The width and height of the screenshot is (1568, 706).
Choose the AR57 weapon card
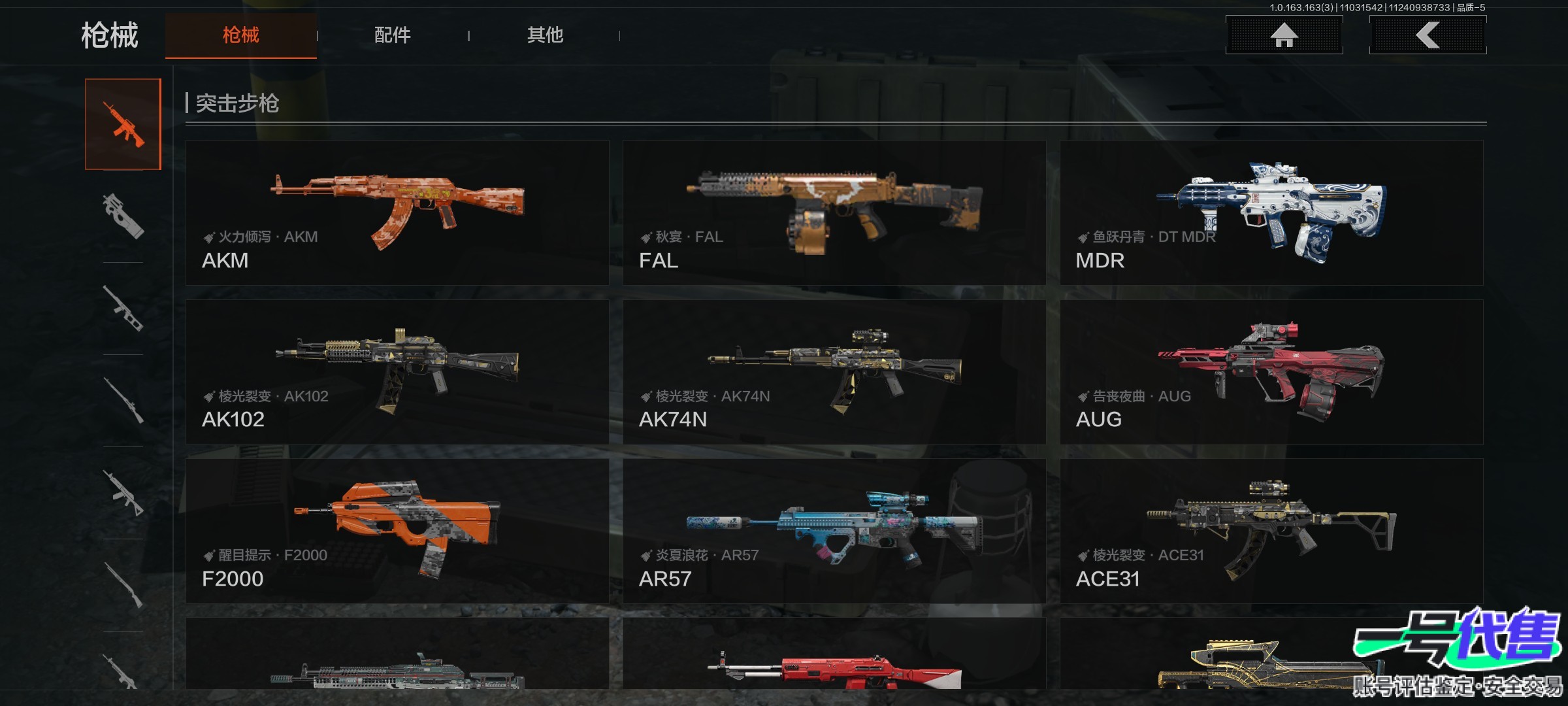click(x=834, y=531)
